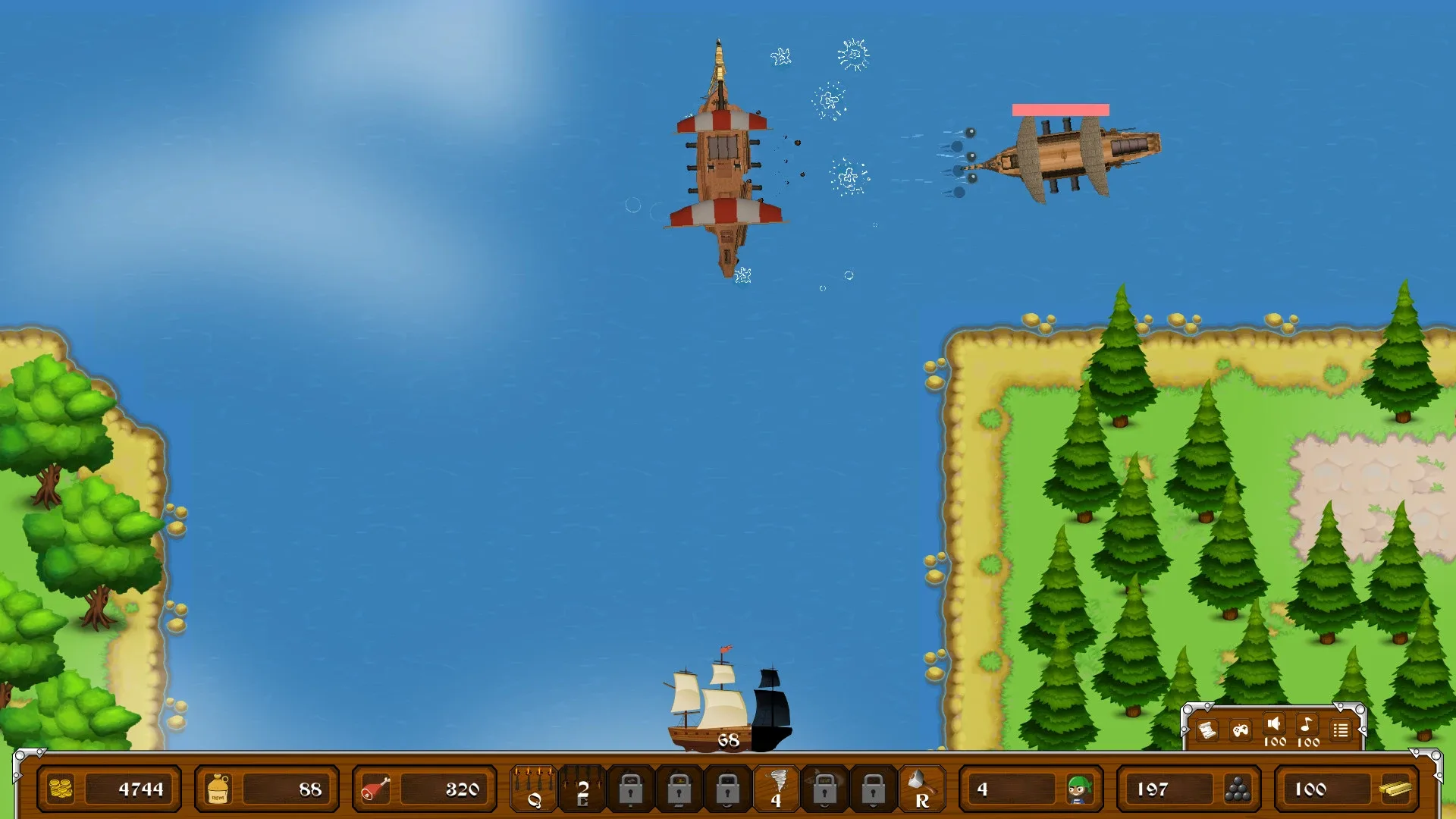Click the gold coins resource icon
The width and height of the screenshot is (1456, 819).
click(x=61, y=789)
